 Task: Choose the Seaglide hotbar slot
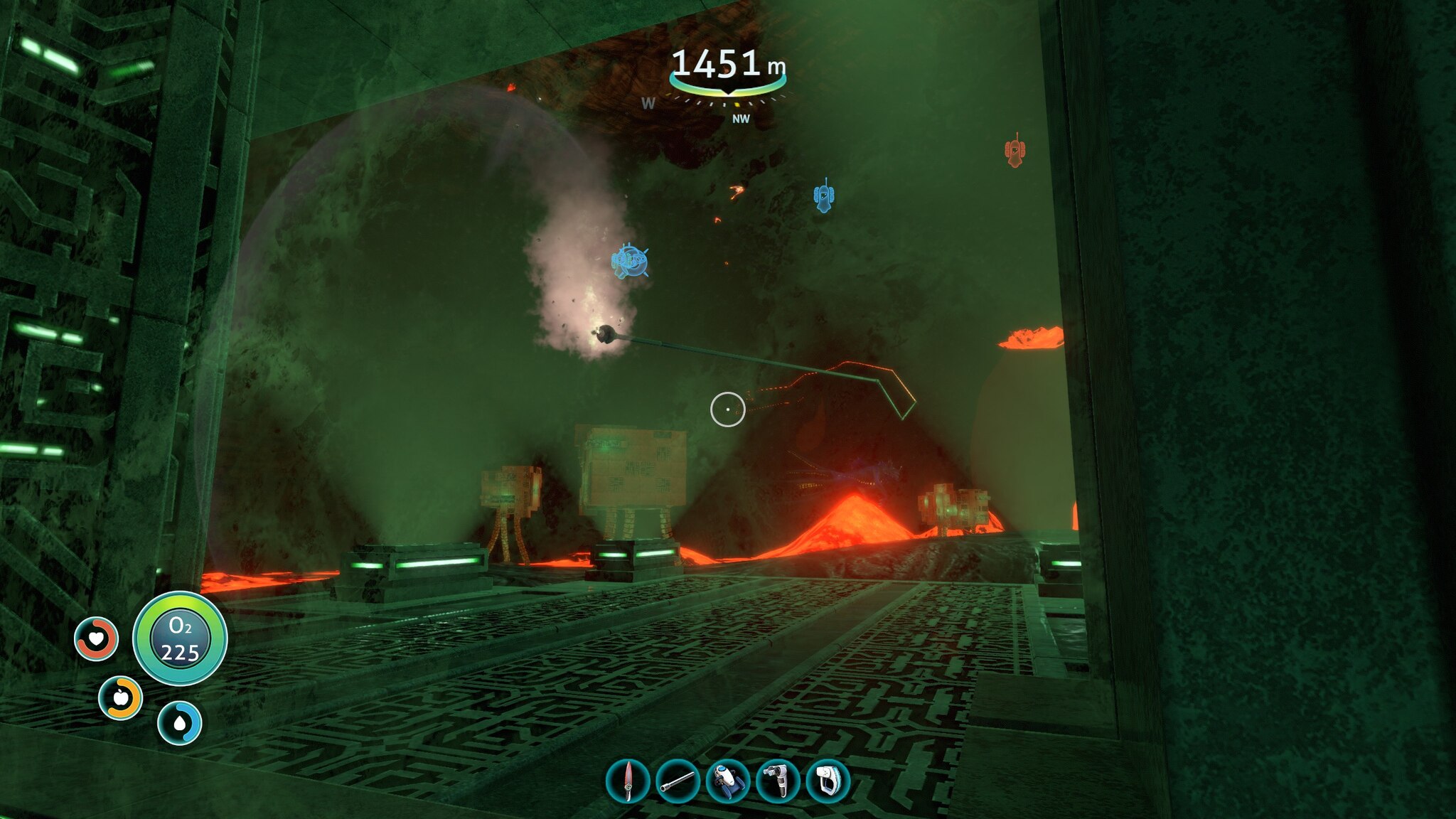[728, 781]
